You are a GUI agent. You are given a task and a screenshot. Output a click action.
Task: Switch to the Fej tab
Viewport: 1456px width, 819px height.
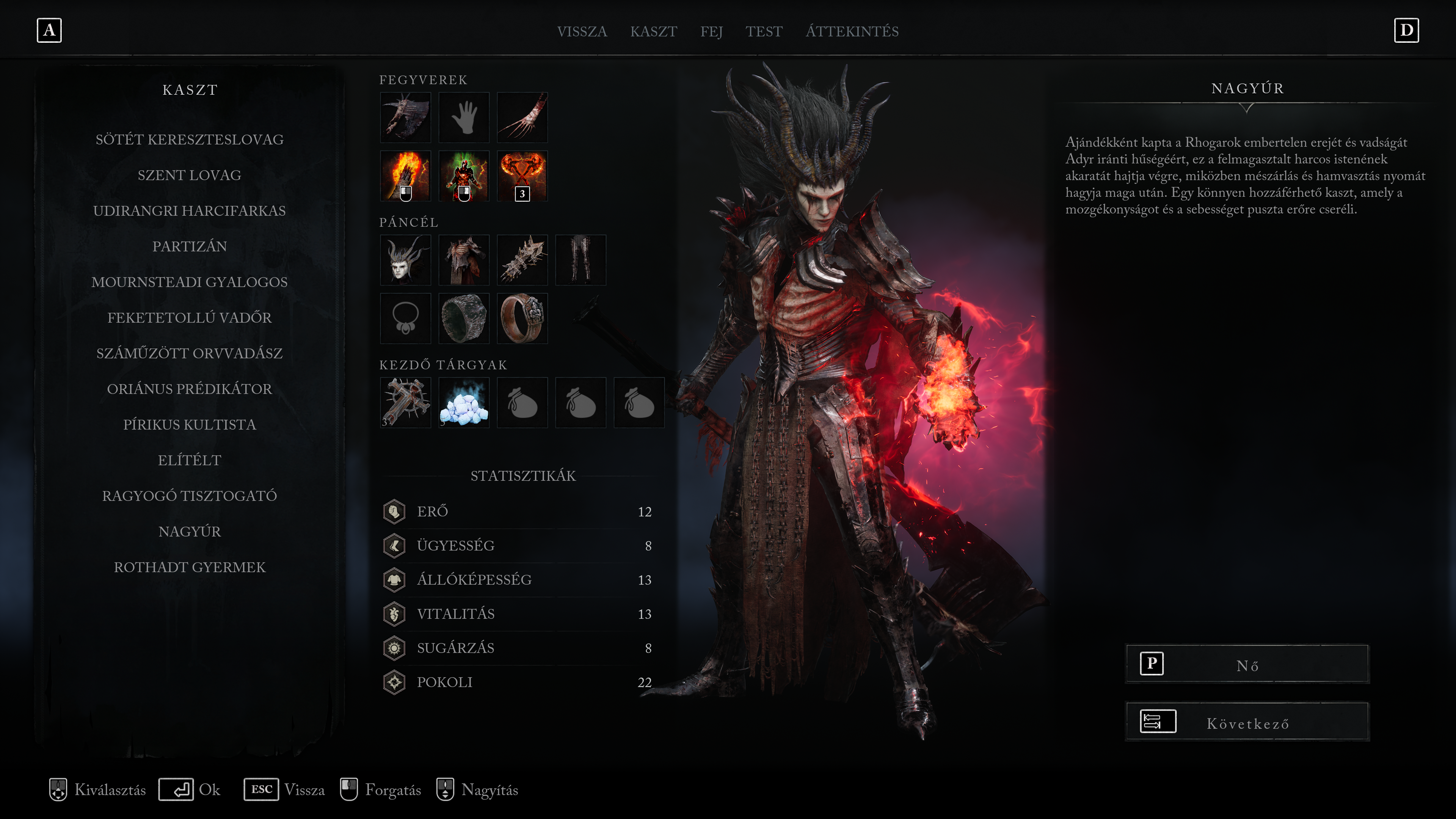point(711,31)
